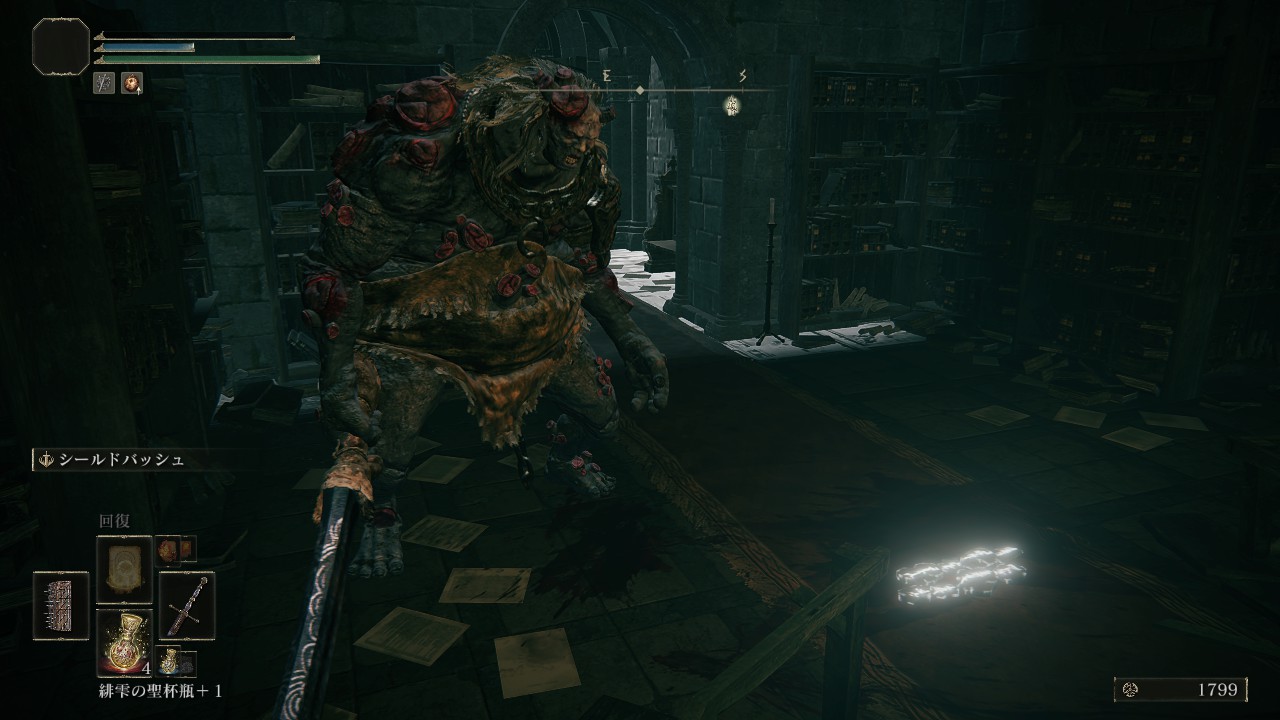Pick the small blue Cerulean flask icon
The image size is (1280, 720).
coord(175,662)
